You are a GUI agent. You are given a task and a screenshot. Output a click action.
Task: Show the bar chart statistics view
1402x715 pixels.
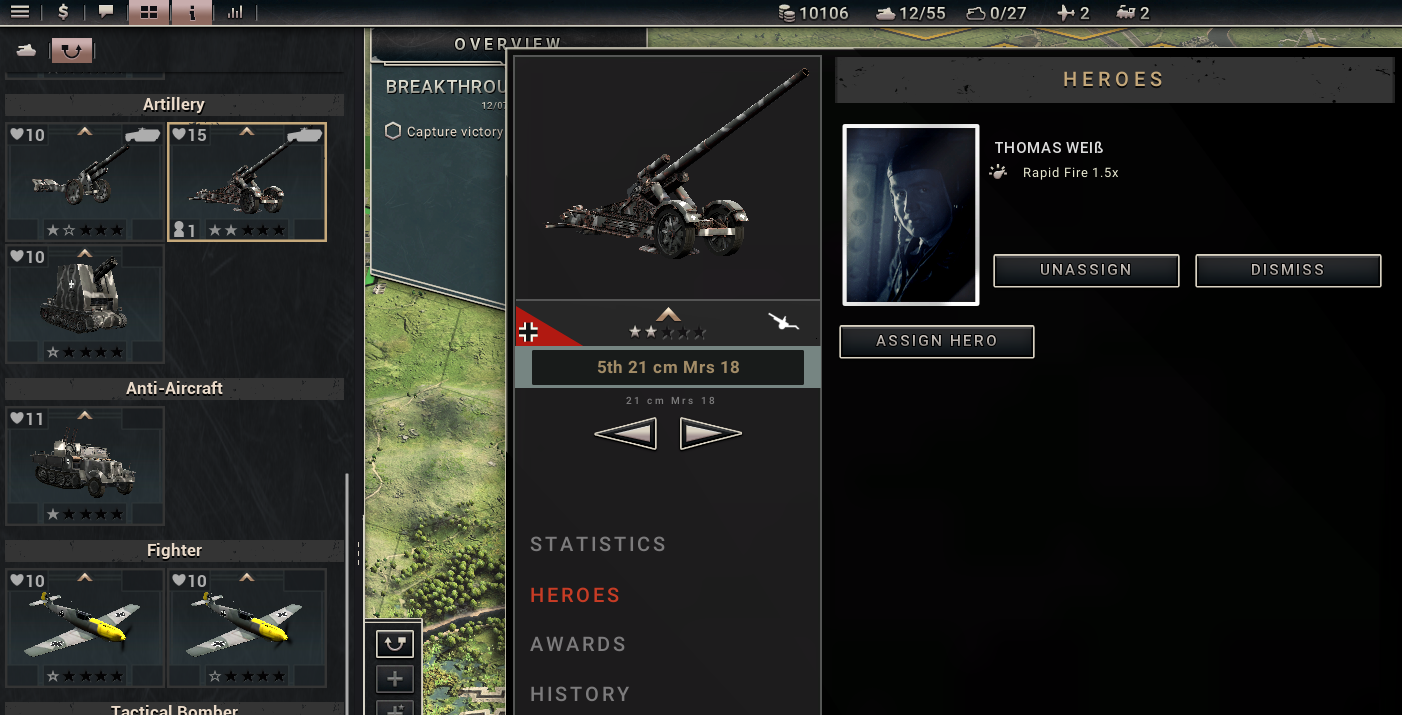coord(235,13)
